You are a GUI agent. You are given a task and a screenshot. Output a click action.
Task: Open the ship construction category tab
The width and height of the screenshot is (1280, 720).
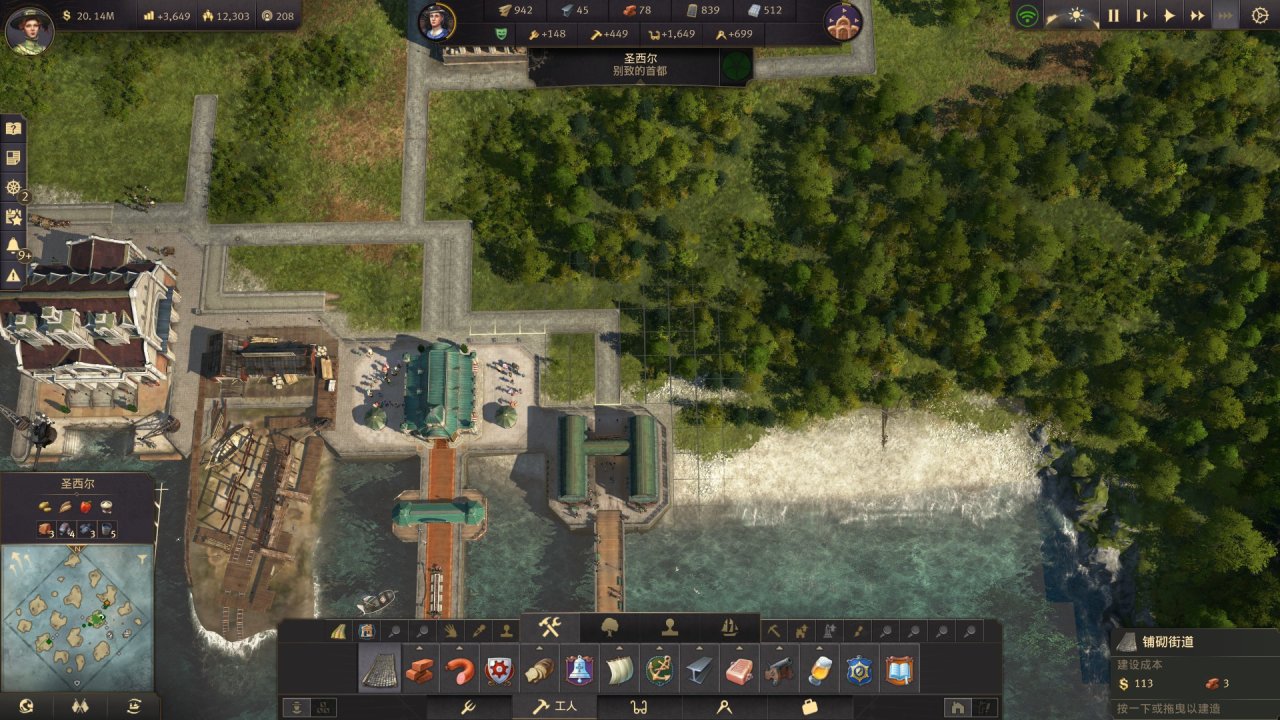729,627
